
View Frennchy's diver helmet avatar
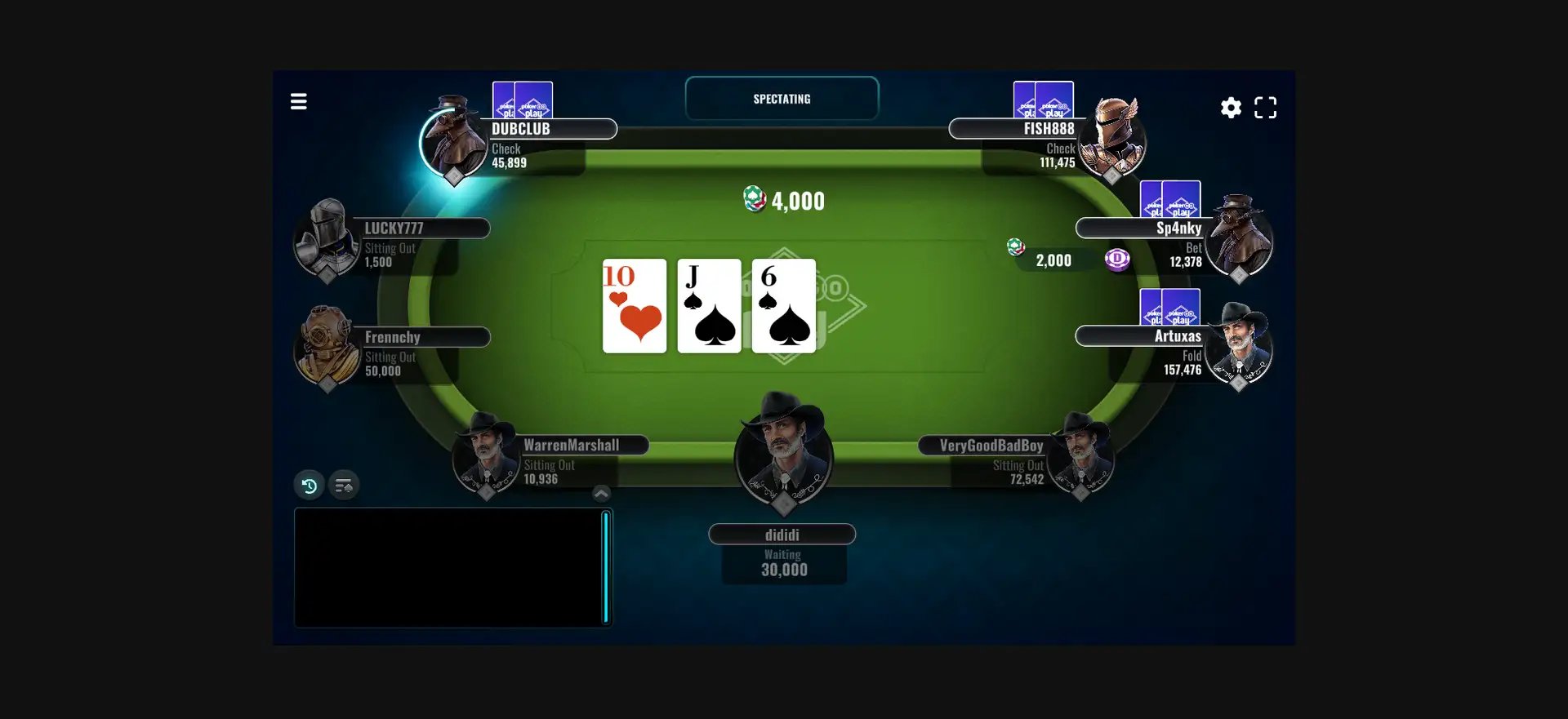pyautogui.click(x=327, y=346)
